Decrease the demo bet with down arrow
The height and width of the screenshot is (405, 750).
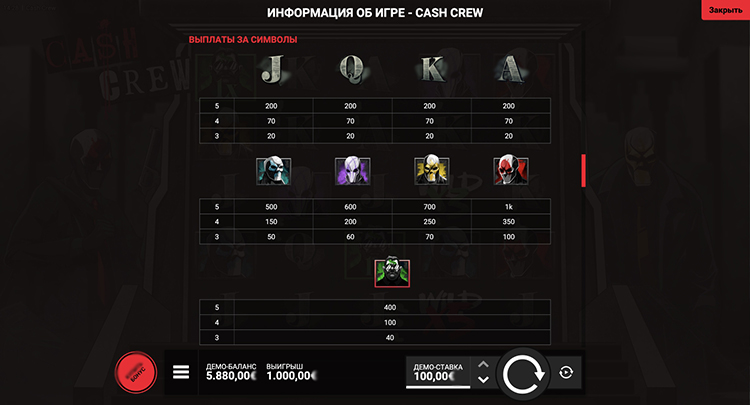tap(483, 380)
